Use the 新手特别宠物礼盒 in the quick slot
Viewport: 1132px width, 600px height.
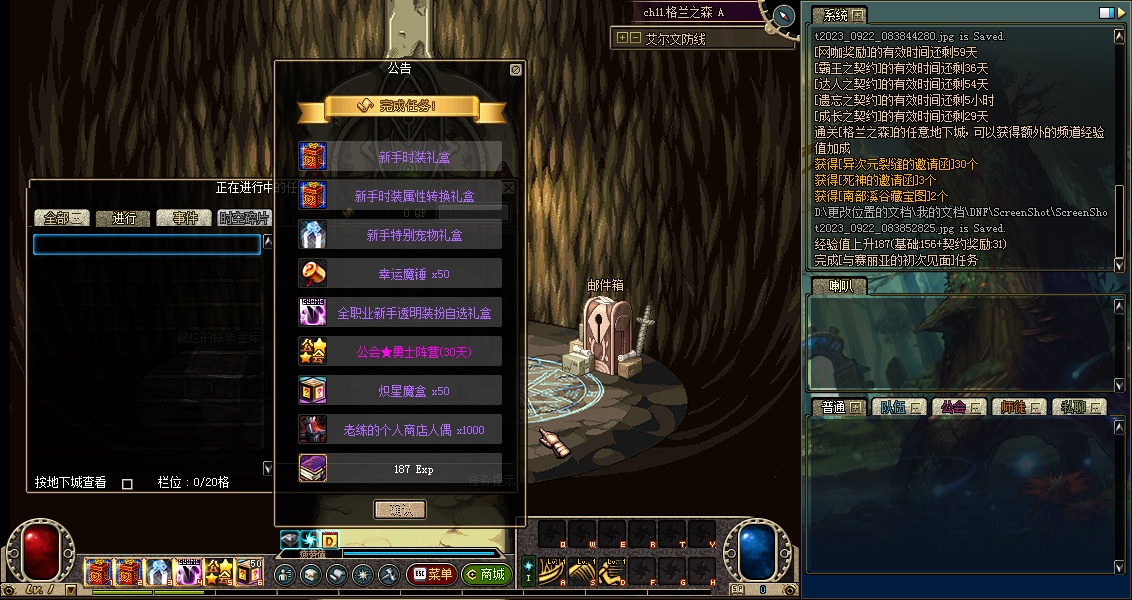point(159,572)
